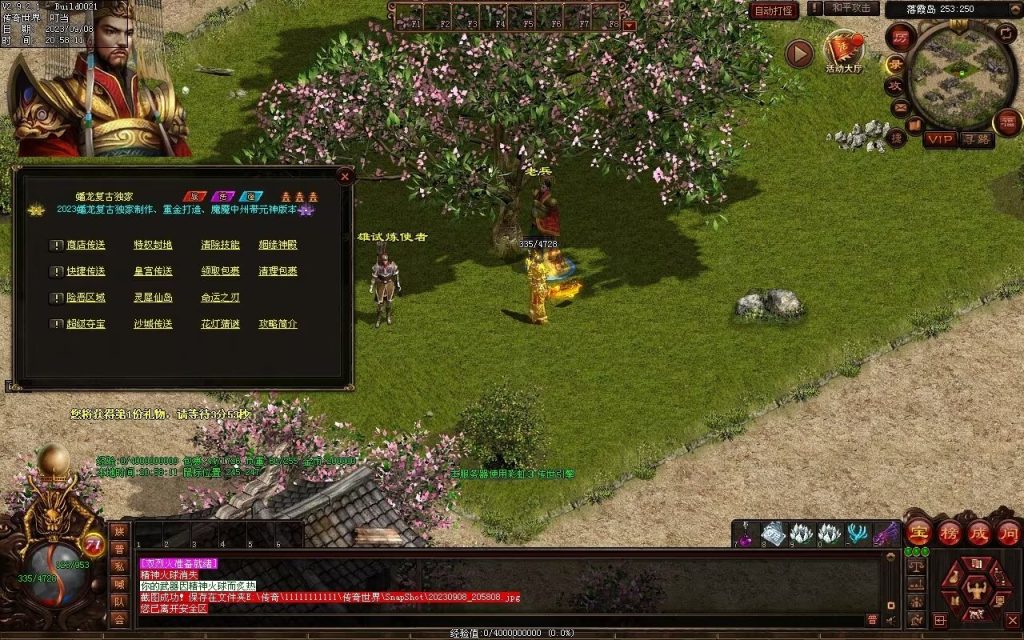This screenshot has width=1024, height=640.
Task: Open the 宝 treasure button
Action: pyautogui.click(x=918, y=531)
